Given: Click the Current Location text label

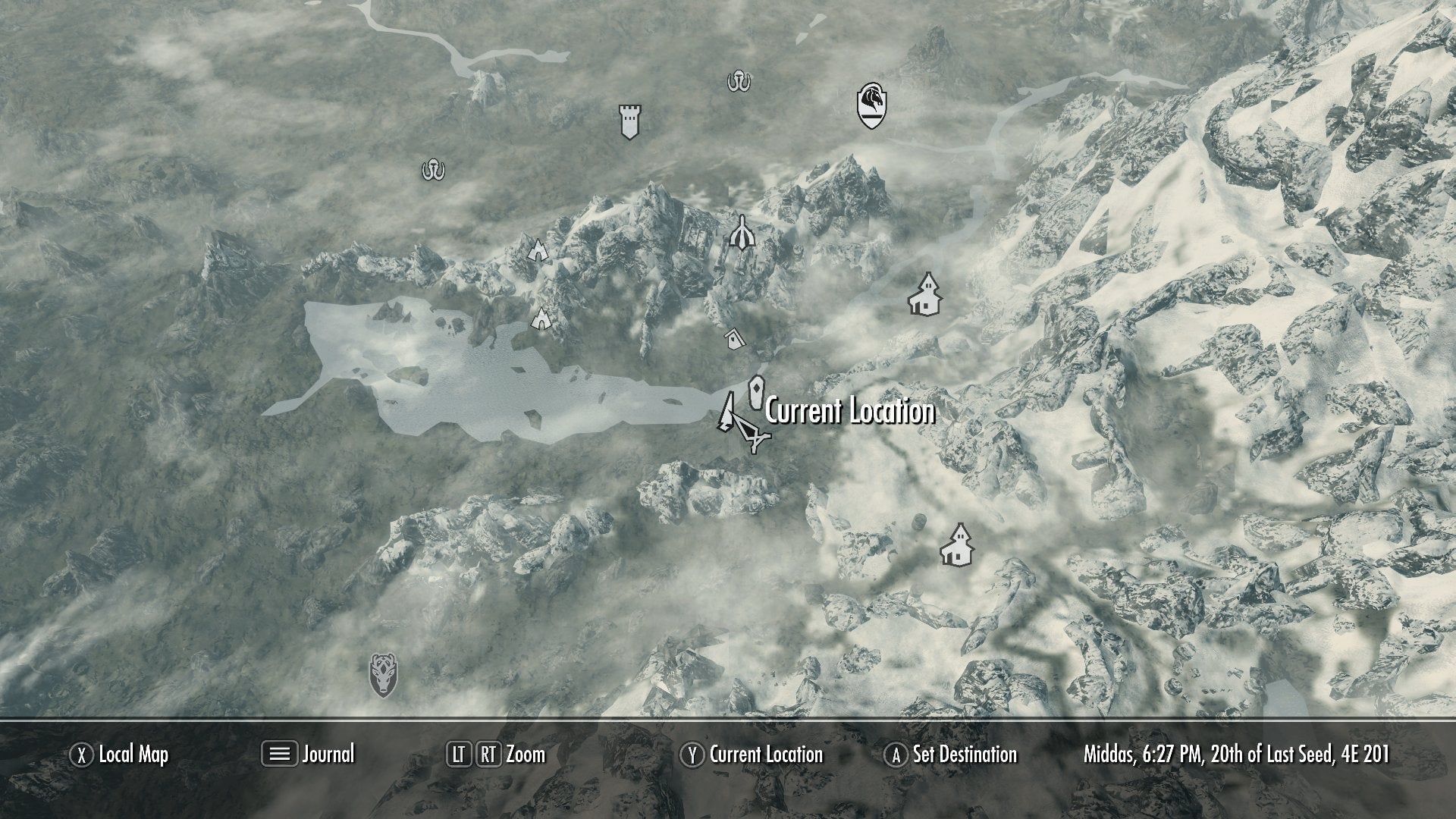Looking at the screenshot, I should pyautogui.click(x=849, y=413).
